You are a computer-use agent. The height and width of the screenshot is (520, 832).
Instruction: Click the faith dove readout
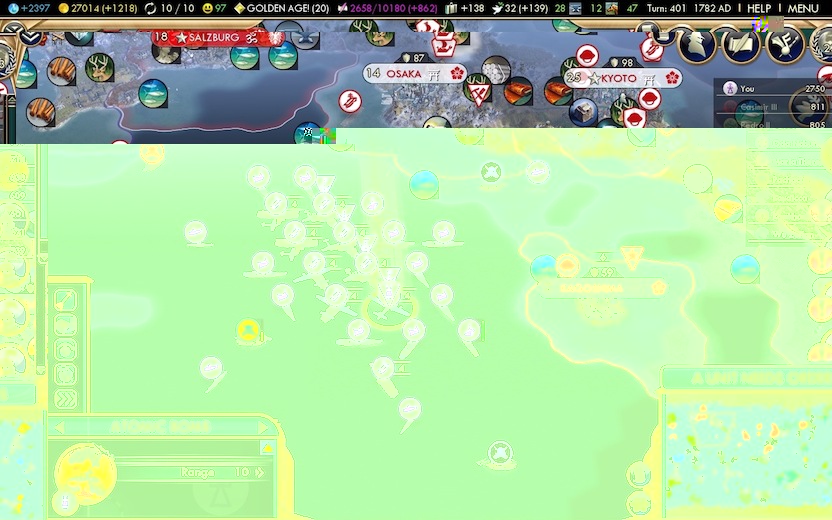519,8
